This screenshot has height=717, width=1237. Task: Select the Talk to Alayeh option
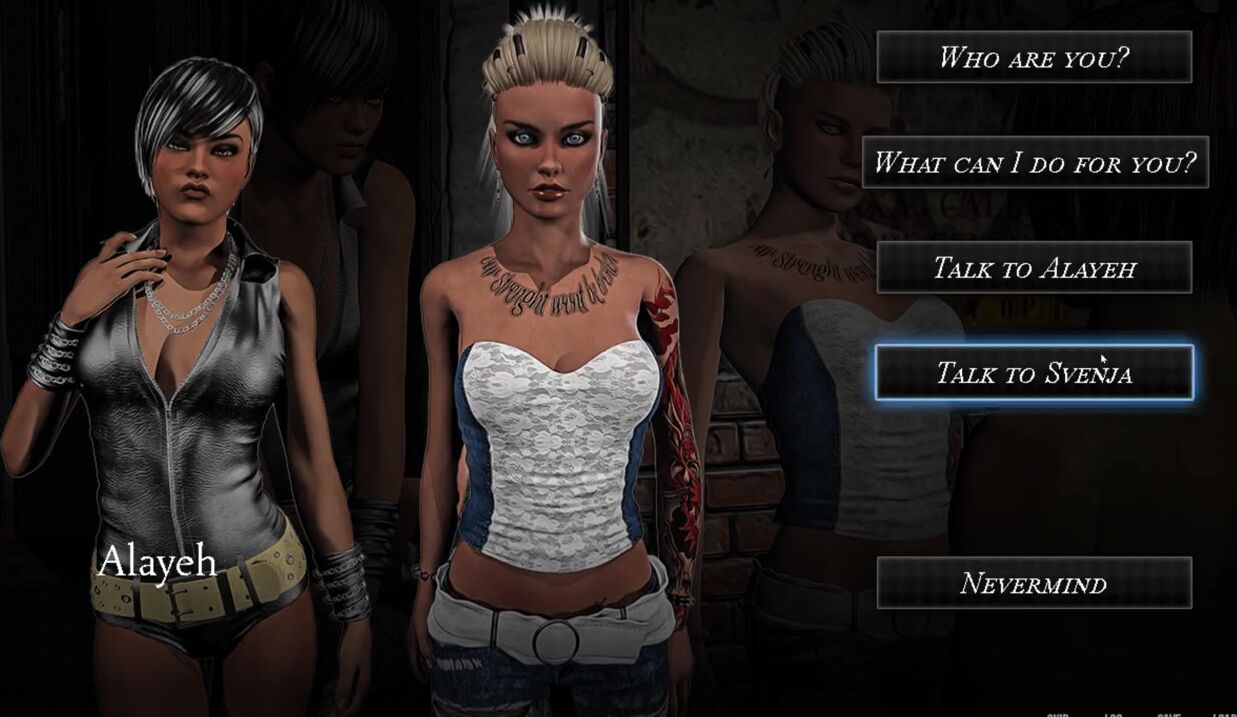pos(1034,267)
